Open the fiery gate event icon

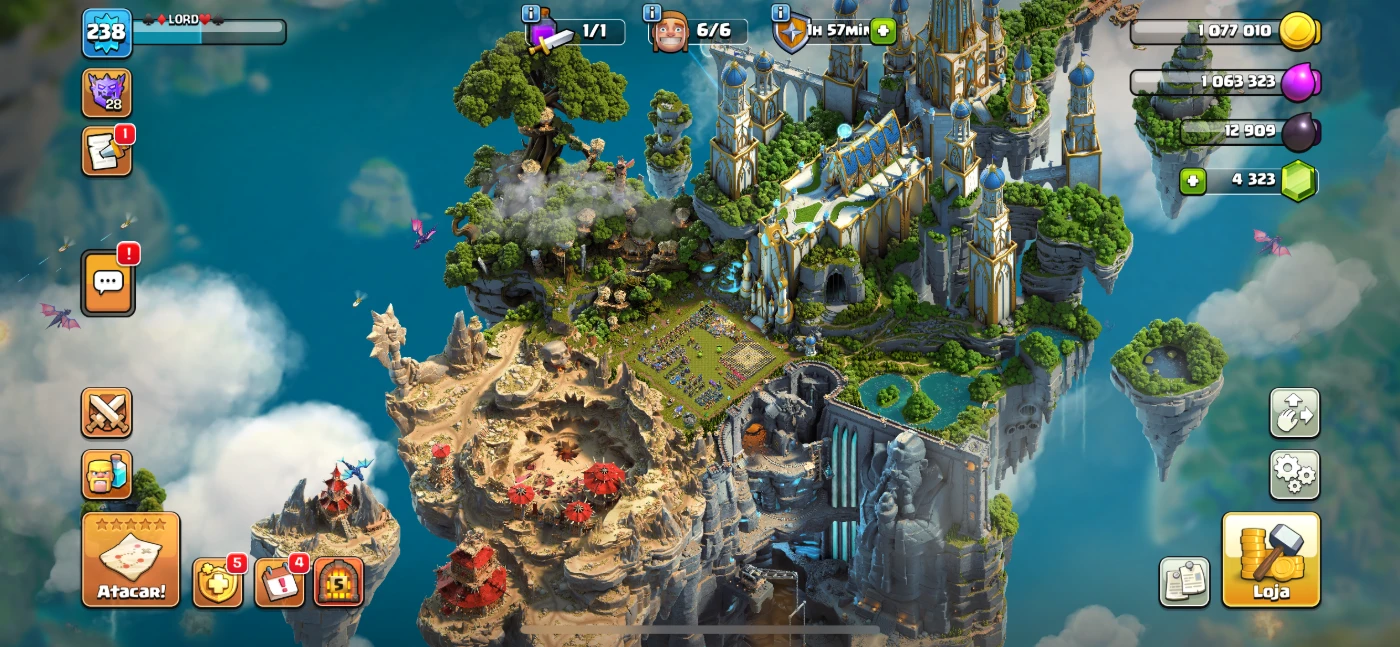(x=339, y=582)
